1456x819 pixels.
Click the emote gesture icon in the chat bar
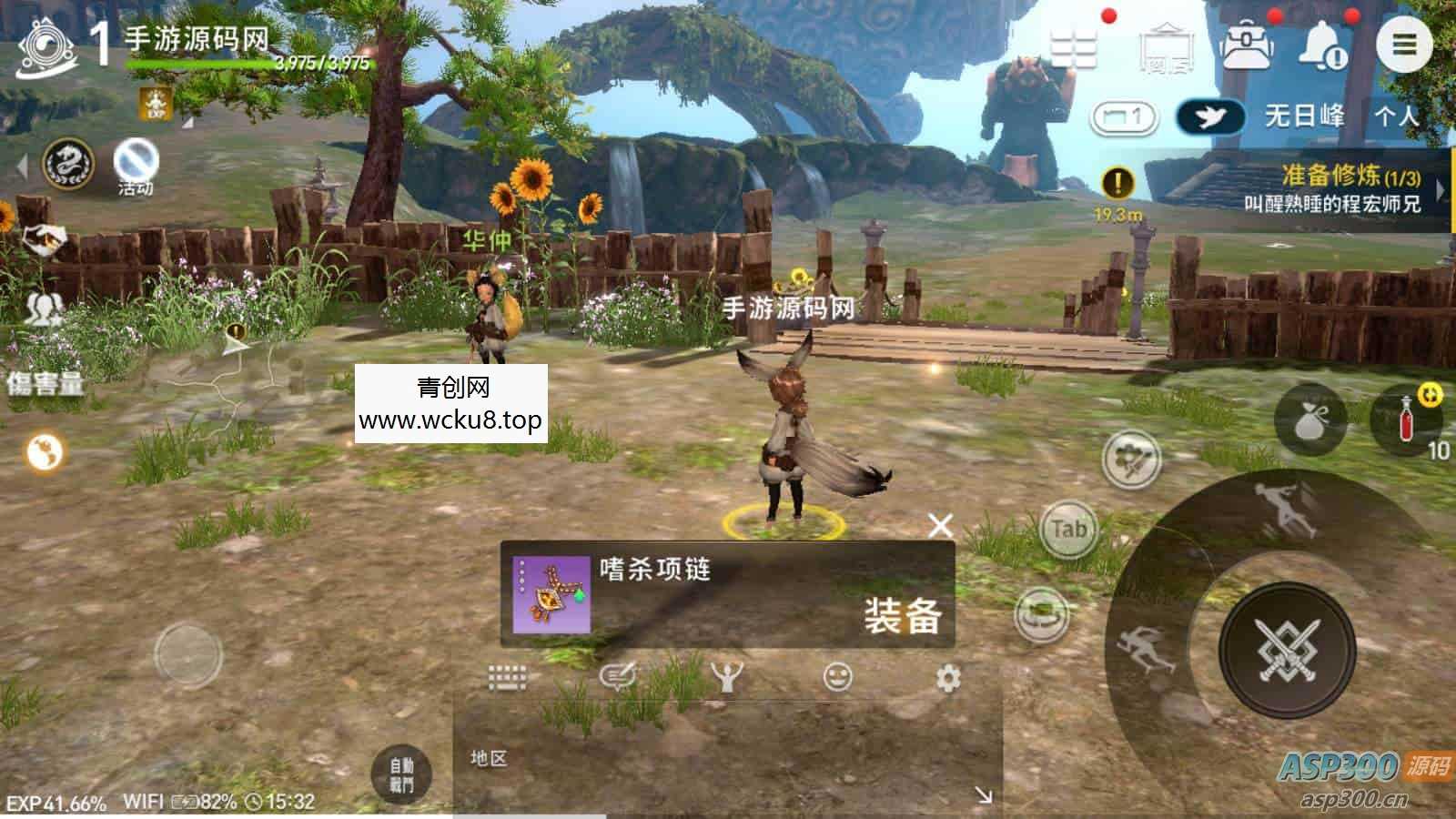728,675
